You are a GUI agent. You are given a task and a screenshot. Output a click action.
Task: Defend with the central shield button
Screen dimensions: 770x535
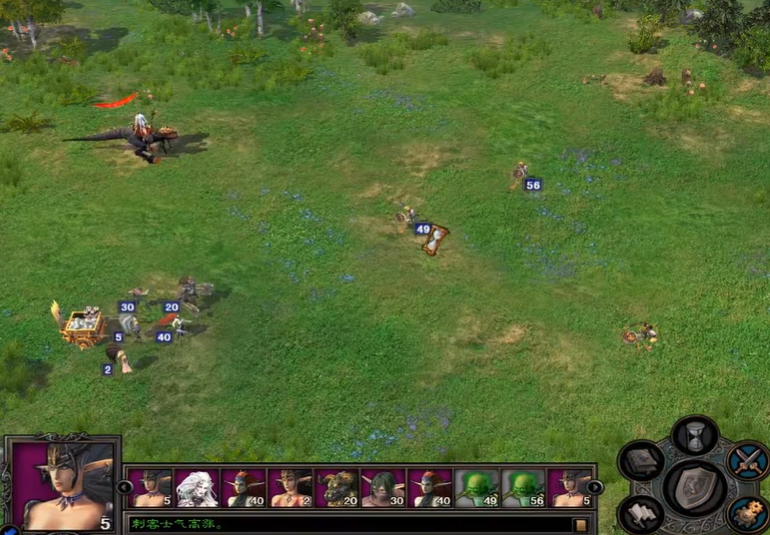694,489
